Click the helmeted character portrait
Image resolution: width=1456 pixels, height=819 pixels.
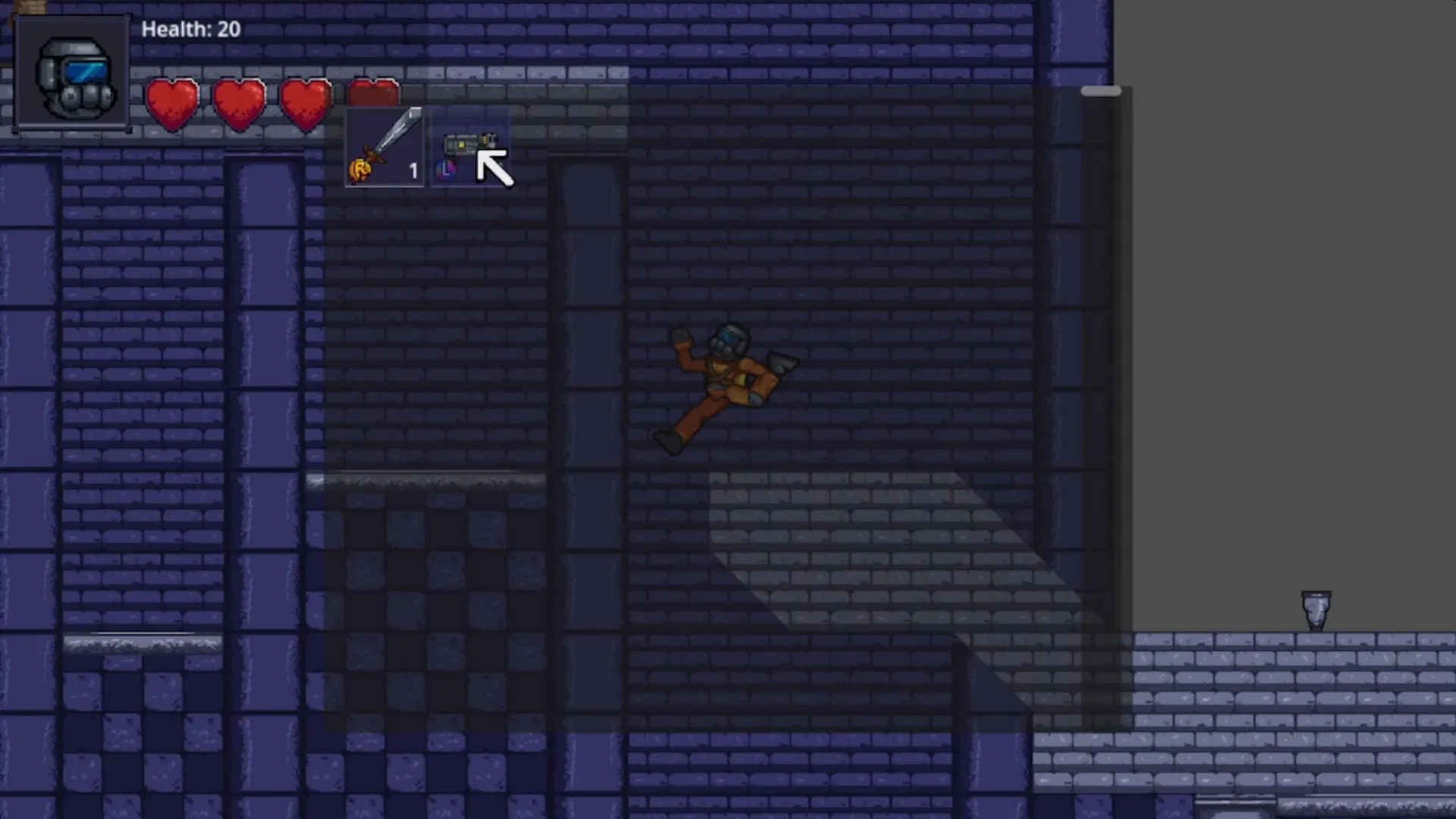pyautogui.click(x=73, y=74)
